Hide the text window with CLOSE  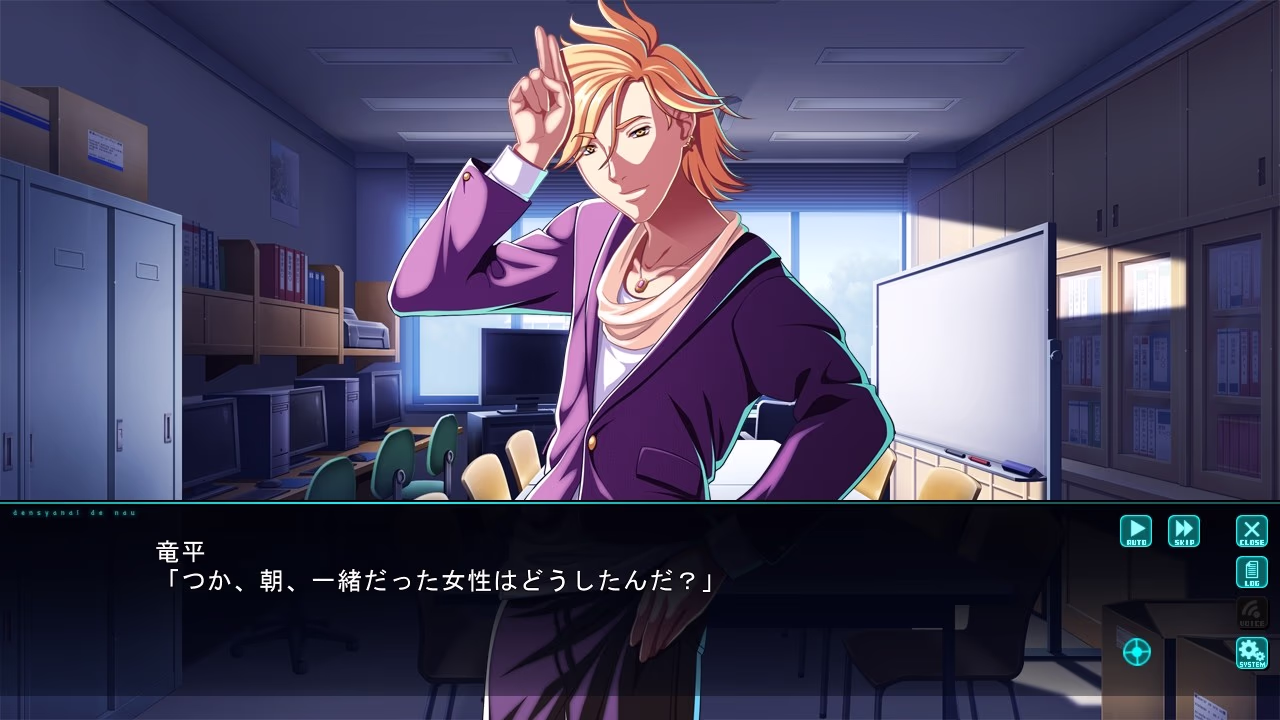[x=1252, y=531]
